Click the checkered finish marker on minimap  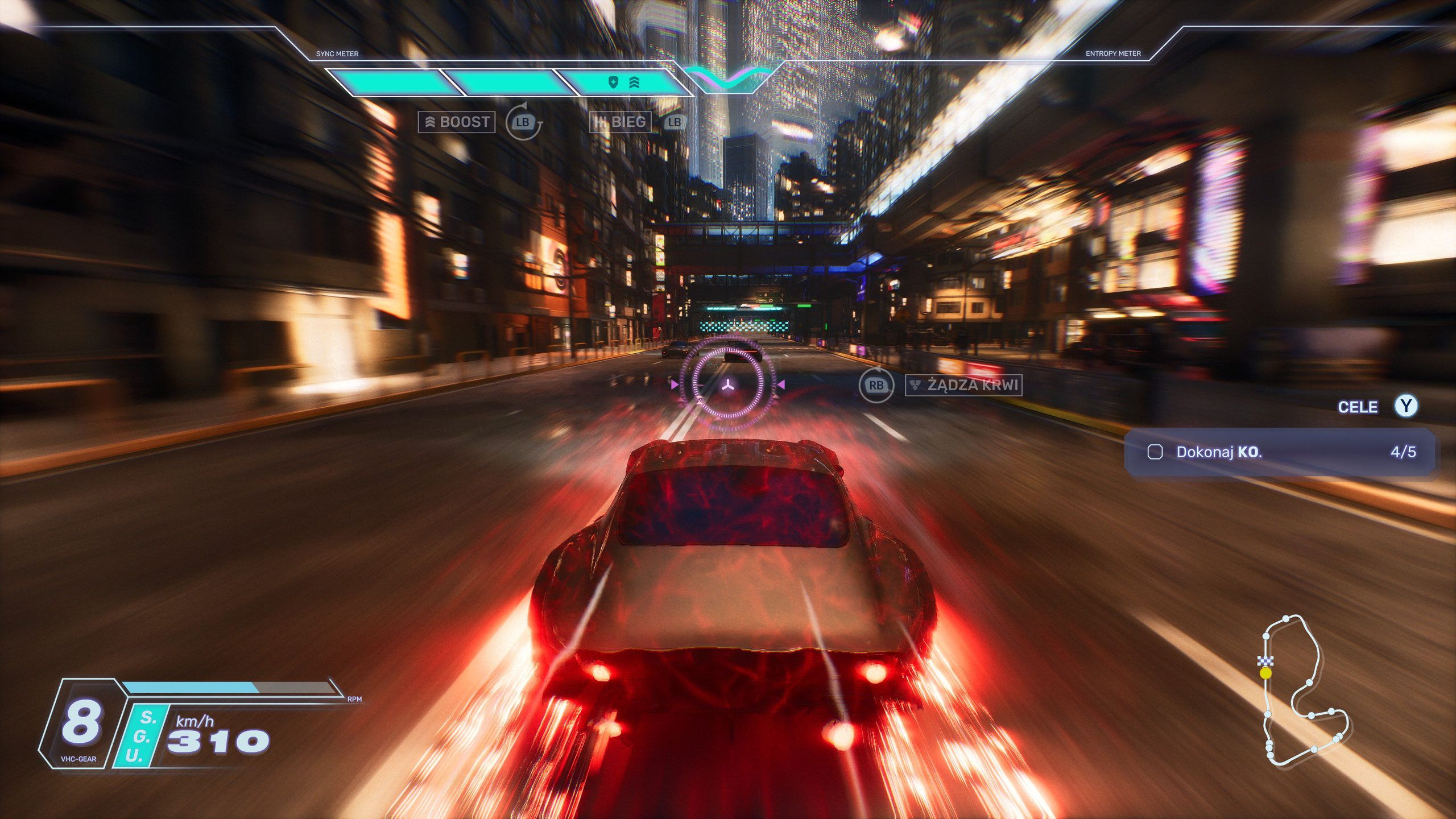[x=1265, y=660]
